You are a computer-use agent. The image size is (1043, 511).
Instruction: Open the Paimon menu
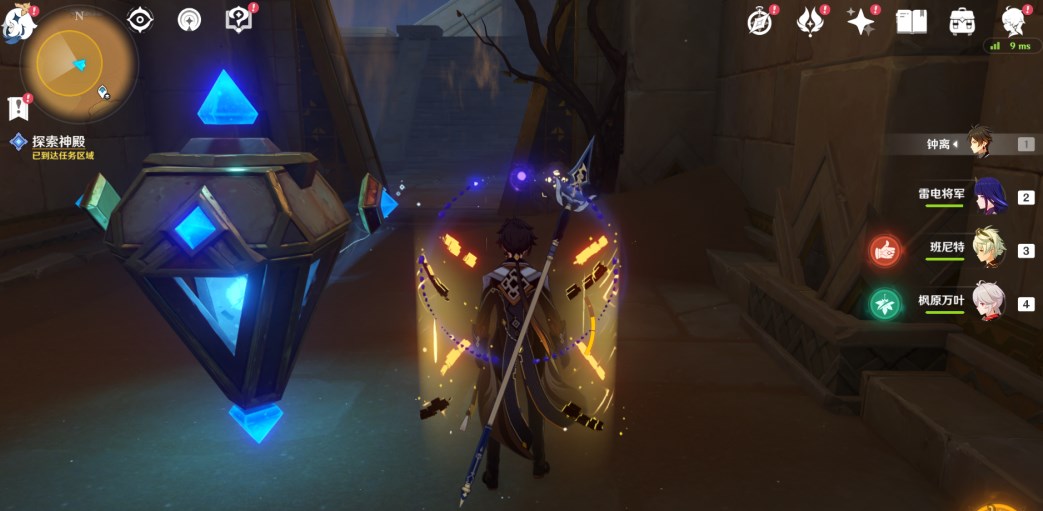18,24
